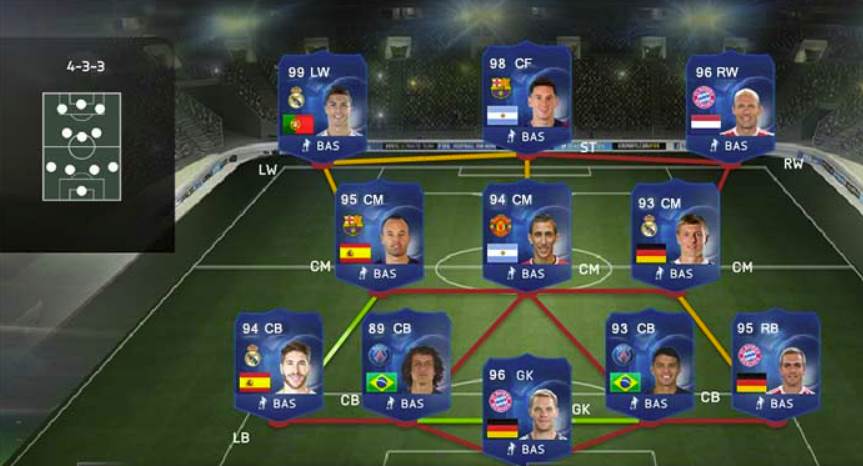Open the 4-3-3 formation diagram panel

[x=82, y=146]
